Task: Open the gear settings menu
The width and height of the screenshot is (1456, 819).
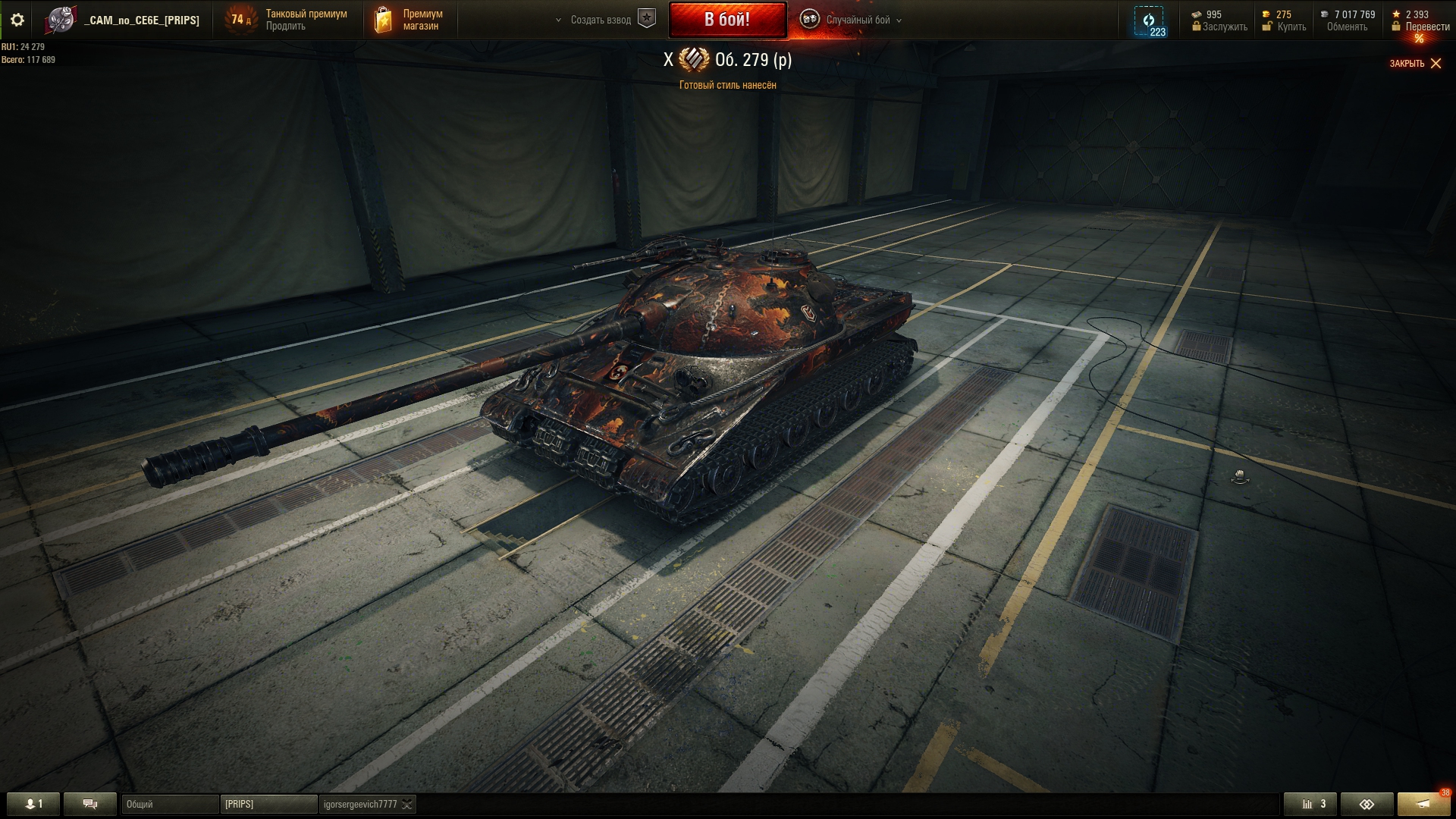Action: [x=17, y=20]
